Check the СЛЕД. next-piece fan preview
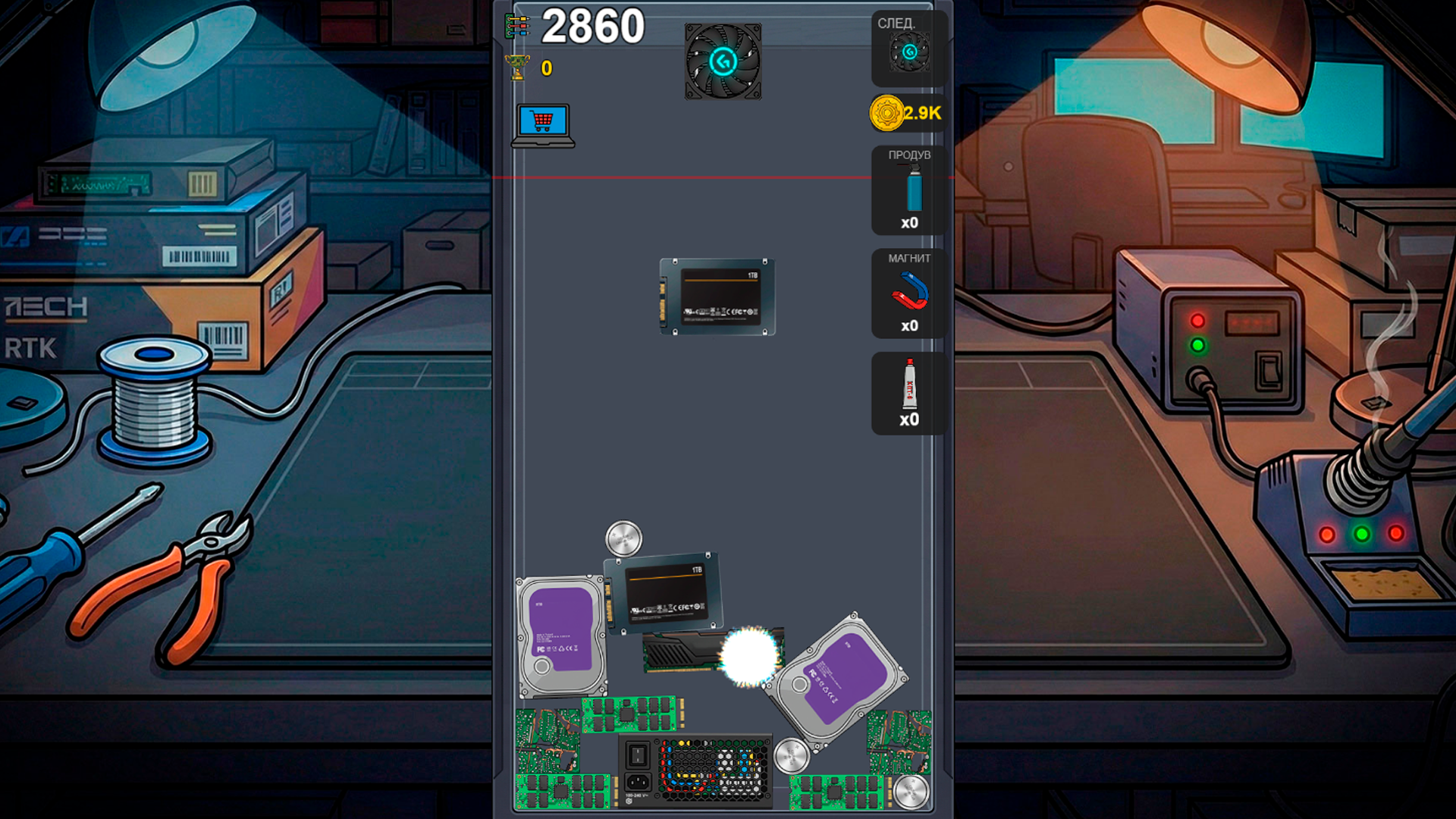 (908, 51)
